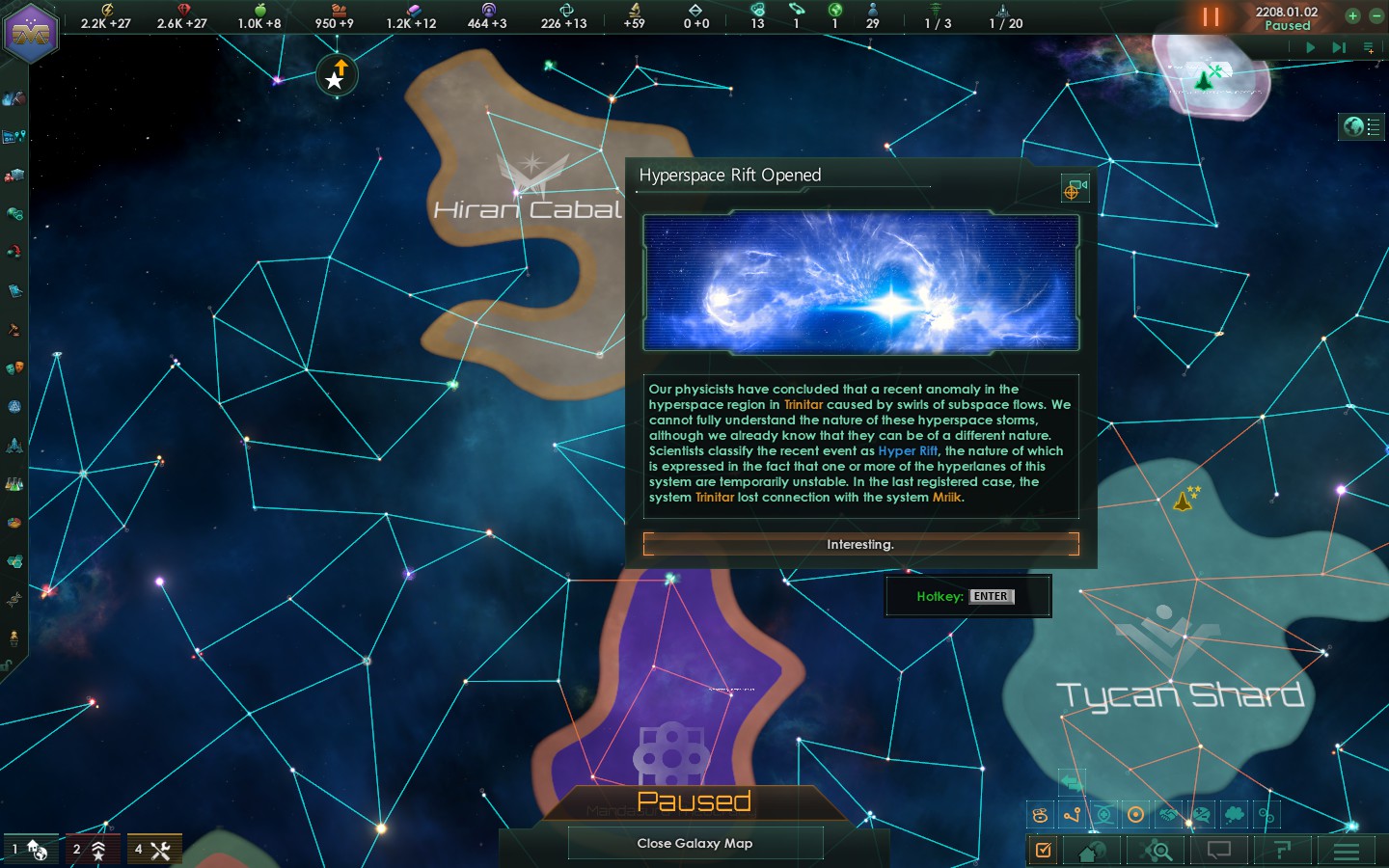Viewport: 1389px width, 868px height.
Task: Select the thought cloud map mode
Action: (x=1234, y=815)
